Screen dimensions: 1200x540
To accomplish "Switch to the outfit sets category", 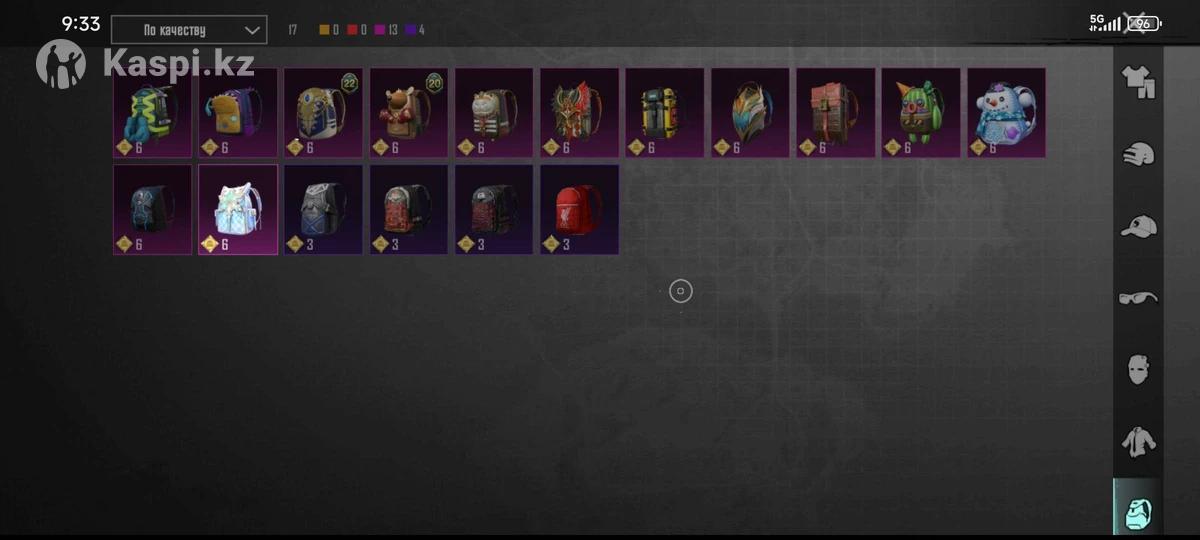I will click(1138, 82).
